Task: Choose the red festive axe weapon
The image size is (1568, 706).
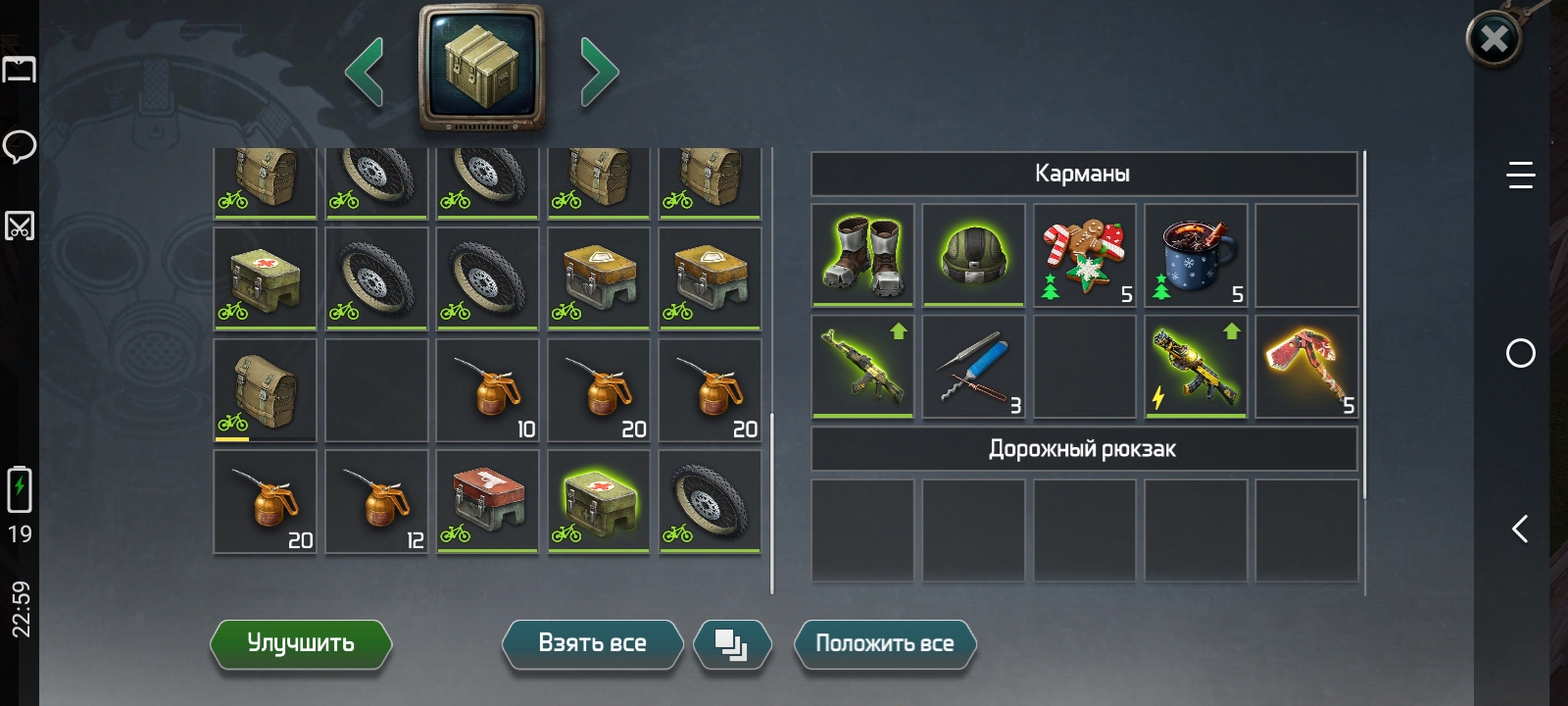Action: (x=1306, y=367)
